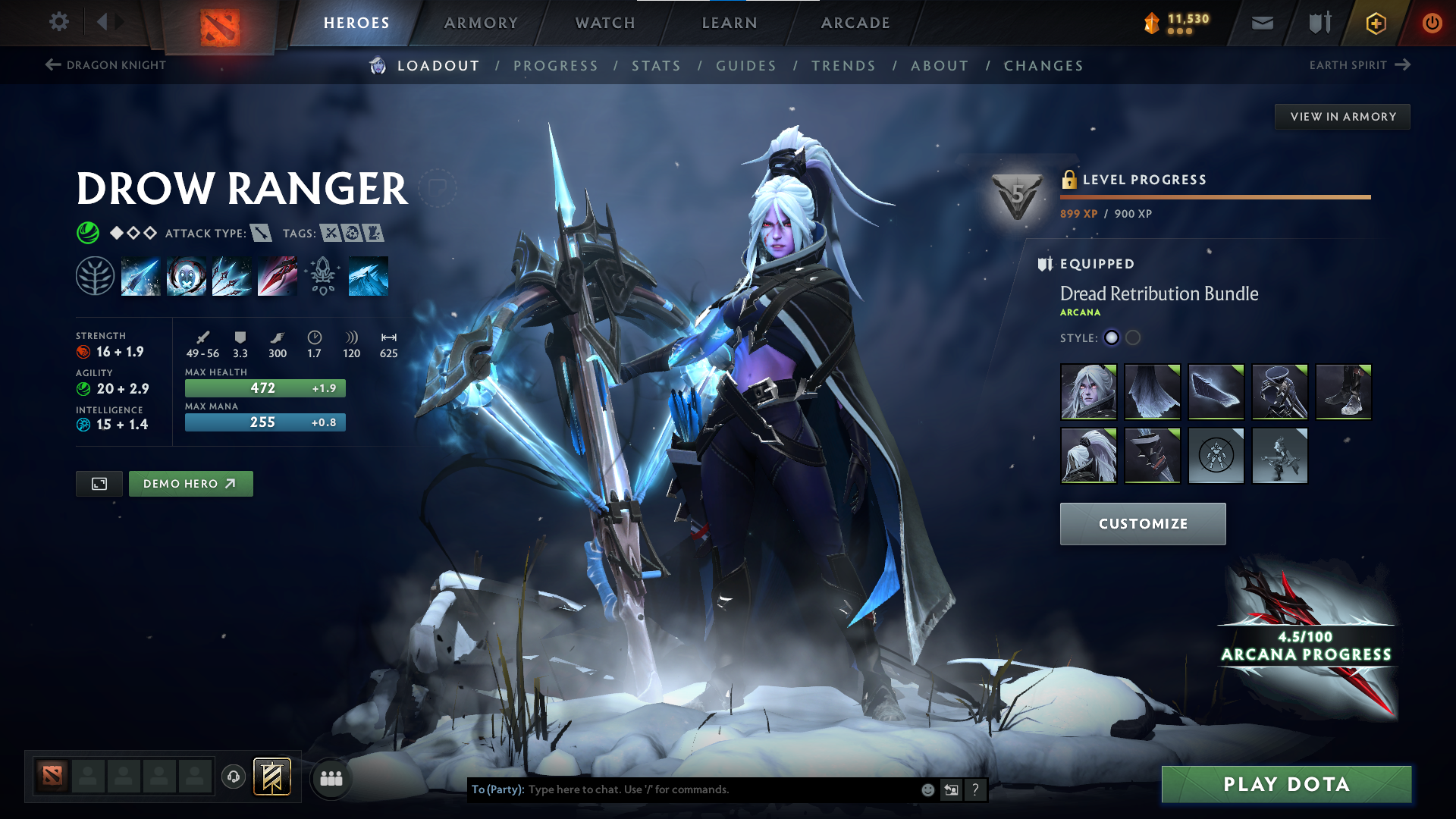The height and width of the screenshot is (819, 1456).
Task: Switch to the STATS tab
Action: (x=656, y=66)
